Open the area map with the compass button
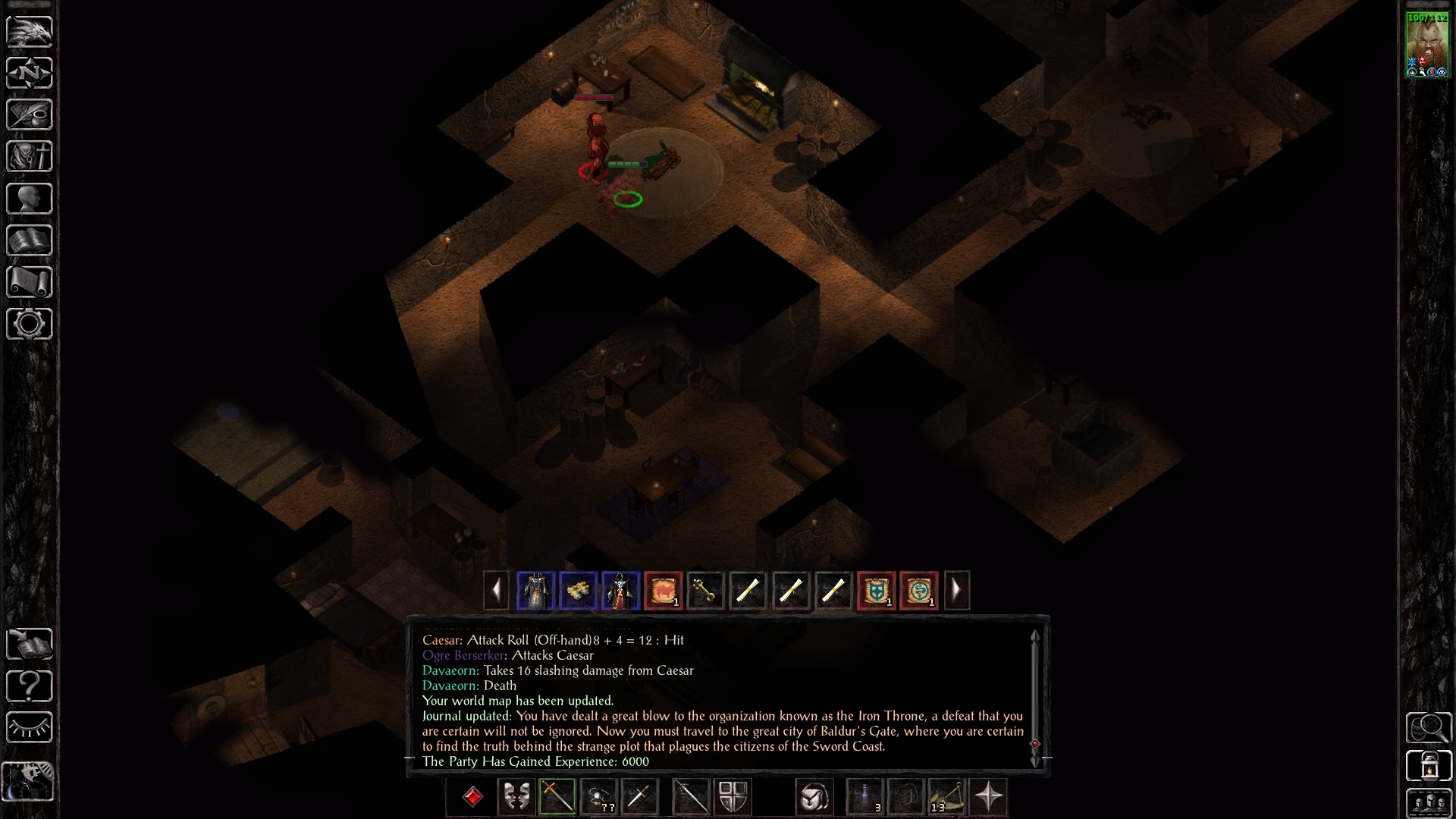The height and width of the screenshot is (819, 1456). coord(30,73)
